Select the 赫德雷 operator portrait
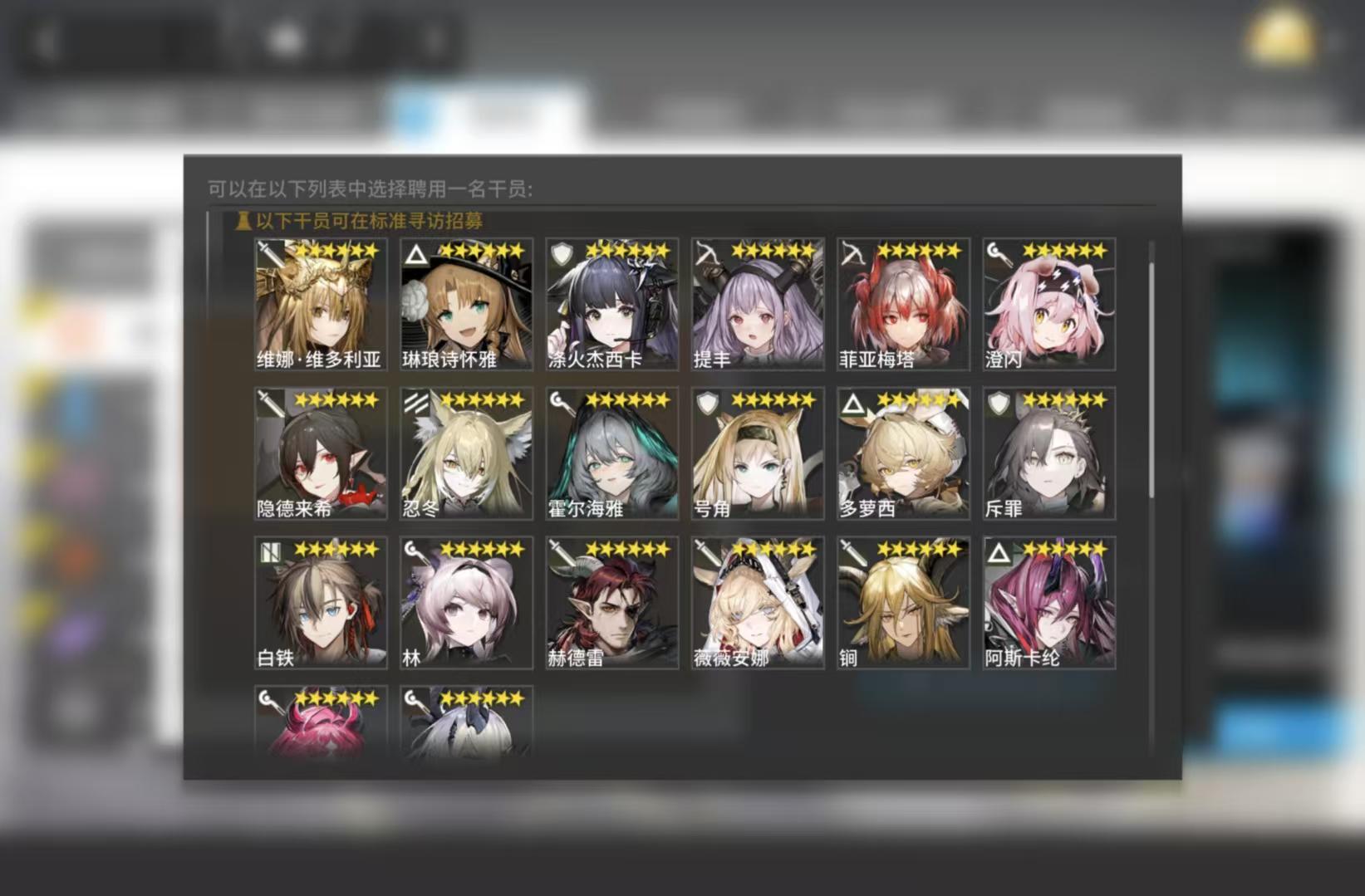This screenshot has width=1365, height=896. (x=611, y=602)
